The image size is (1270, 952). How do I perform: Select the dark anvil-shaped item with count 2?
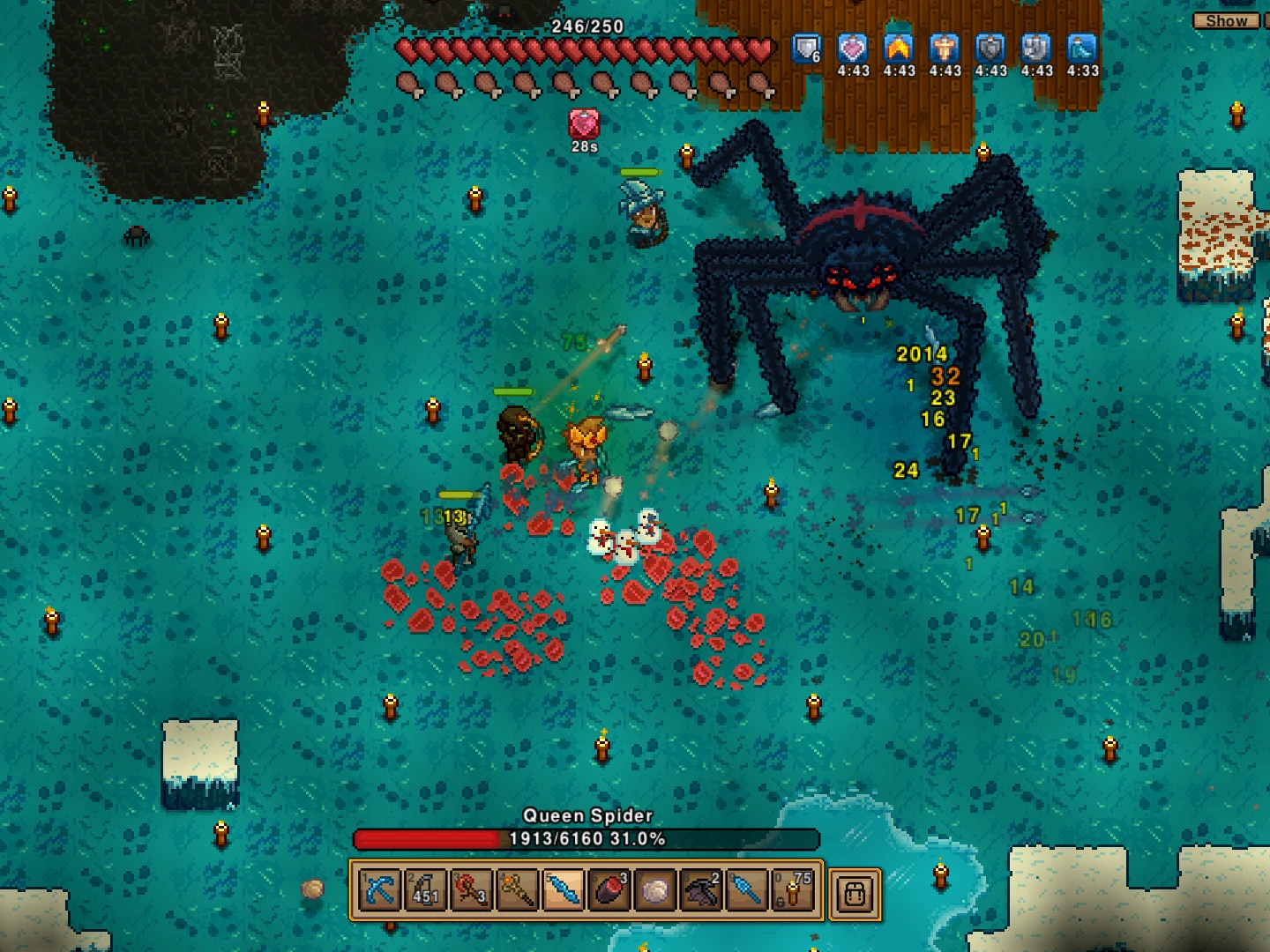pos(701,890)
